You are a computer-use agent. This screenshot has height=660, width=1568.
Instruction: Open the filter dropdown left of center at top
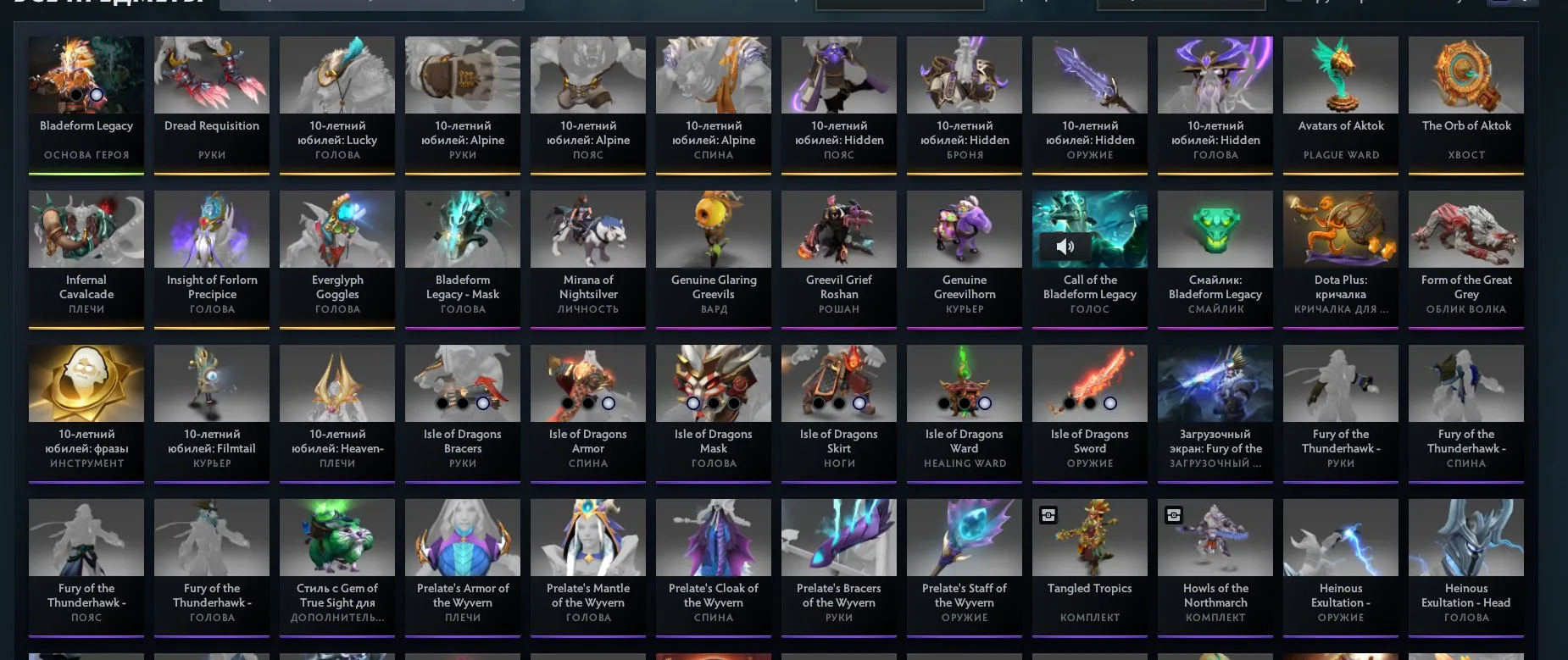click(900, 3)
